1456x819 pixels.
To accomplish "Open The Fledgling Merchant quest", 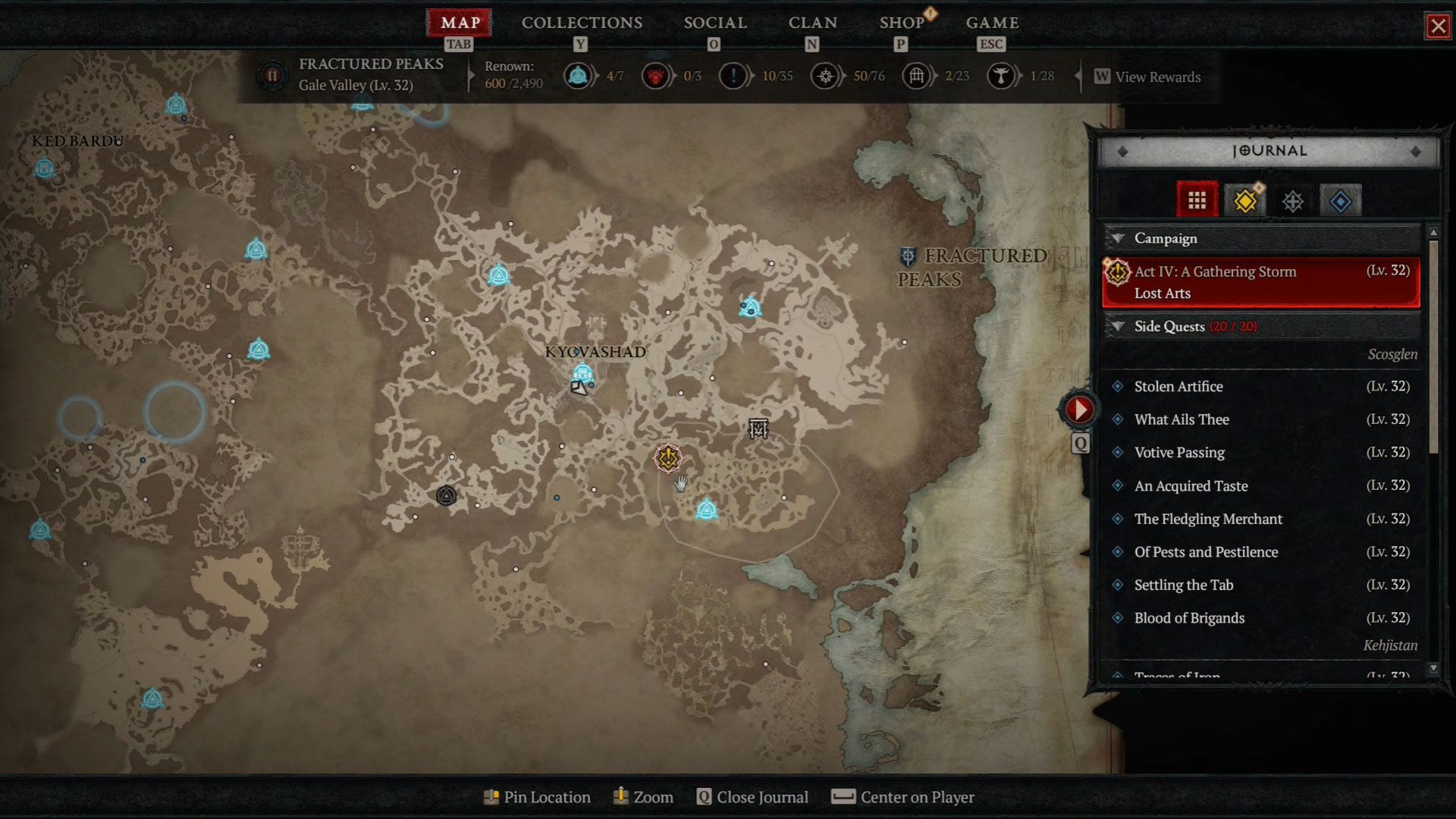I will 1208,519.
